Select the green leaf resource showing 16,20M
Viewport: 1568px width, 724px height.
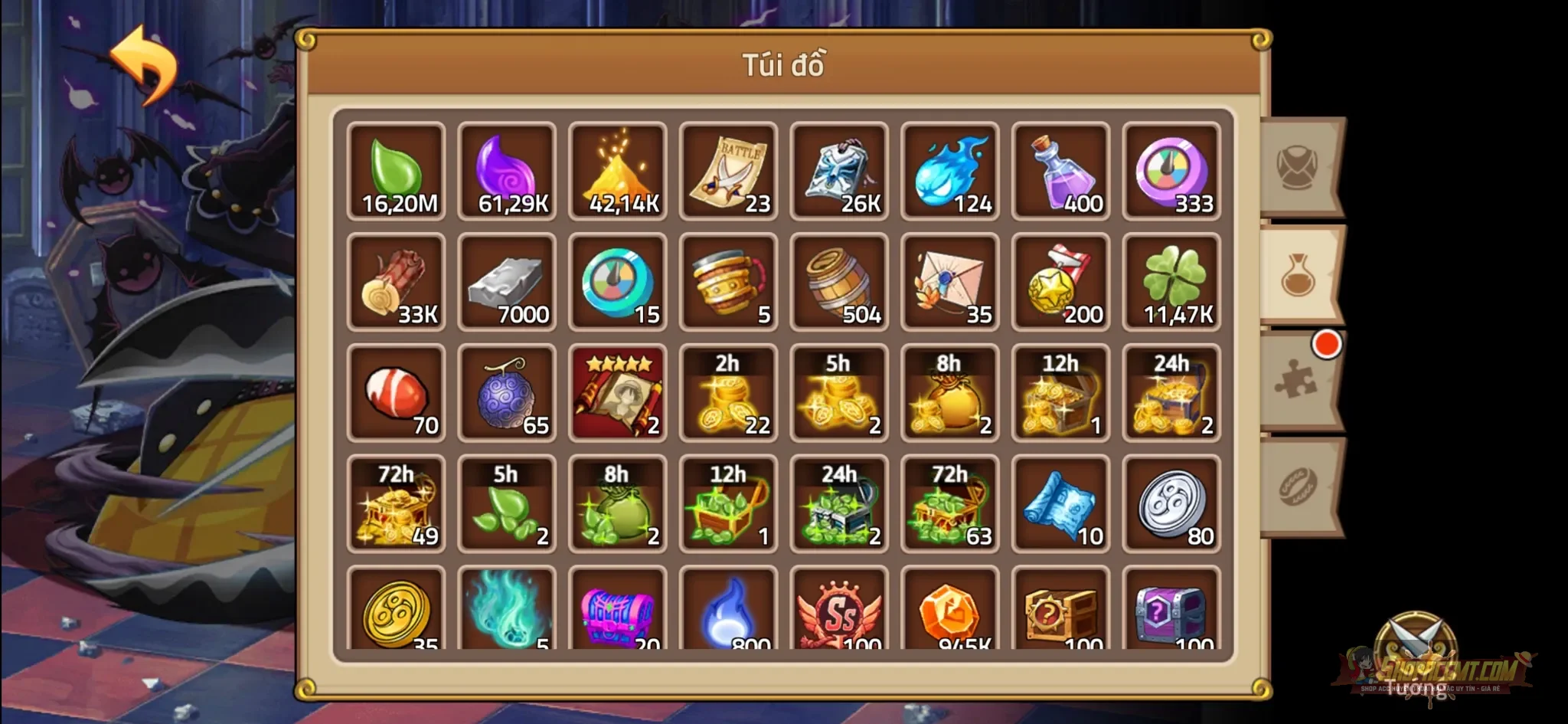point(398,169)
